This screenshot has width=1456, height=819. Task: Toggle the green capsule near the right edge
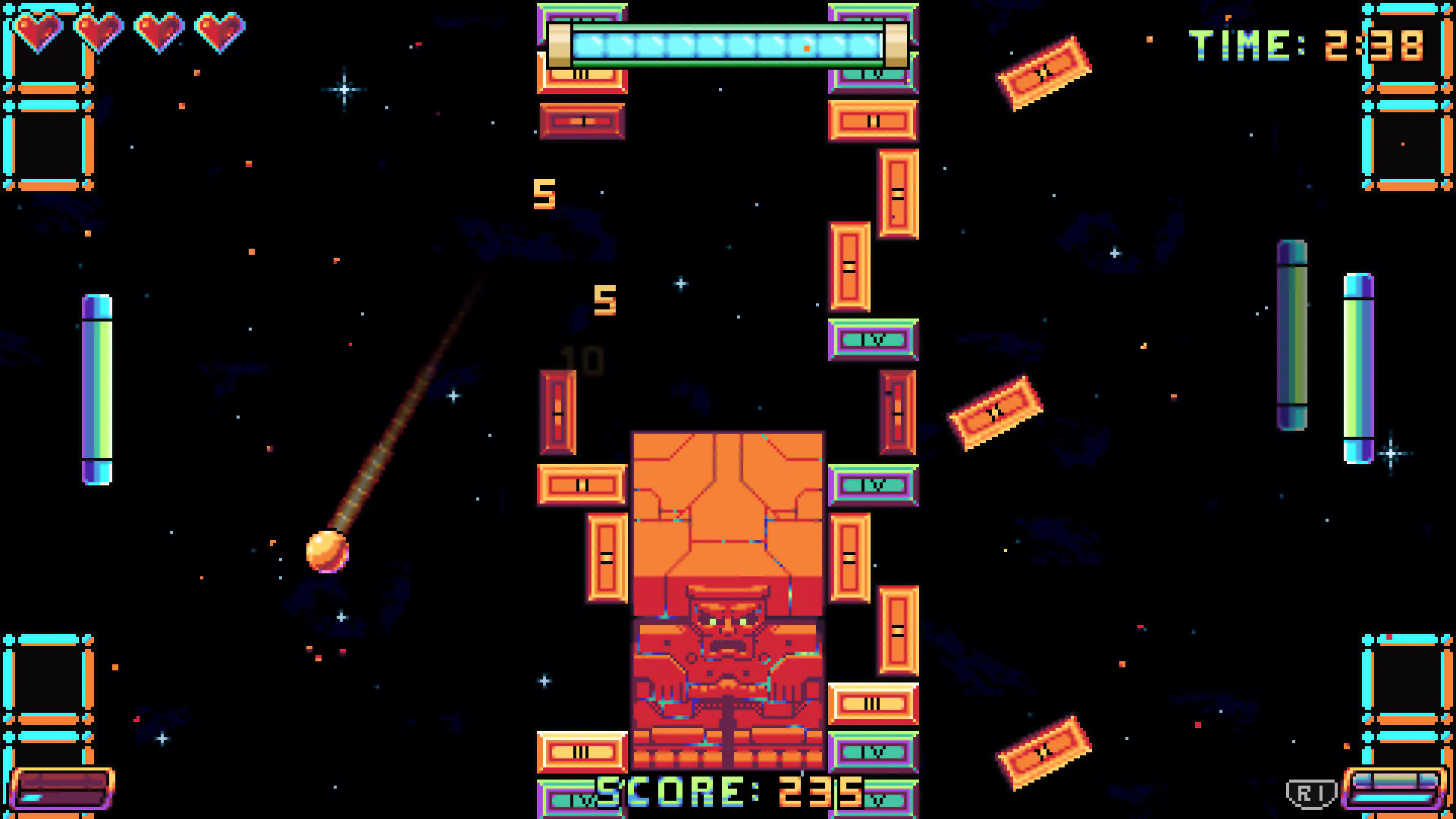tap(1293, 334)
